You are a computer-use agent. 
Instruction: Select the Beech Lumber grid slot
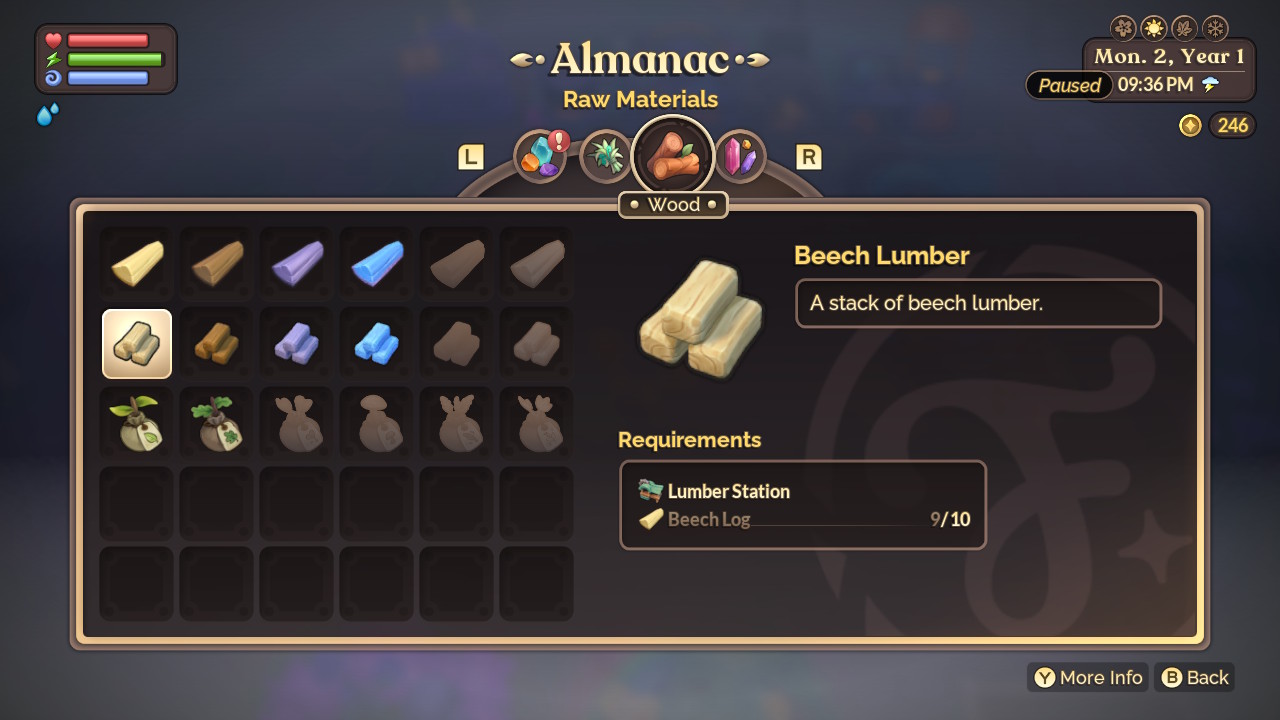(x=136, y=343)
